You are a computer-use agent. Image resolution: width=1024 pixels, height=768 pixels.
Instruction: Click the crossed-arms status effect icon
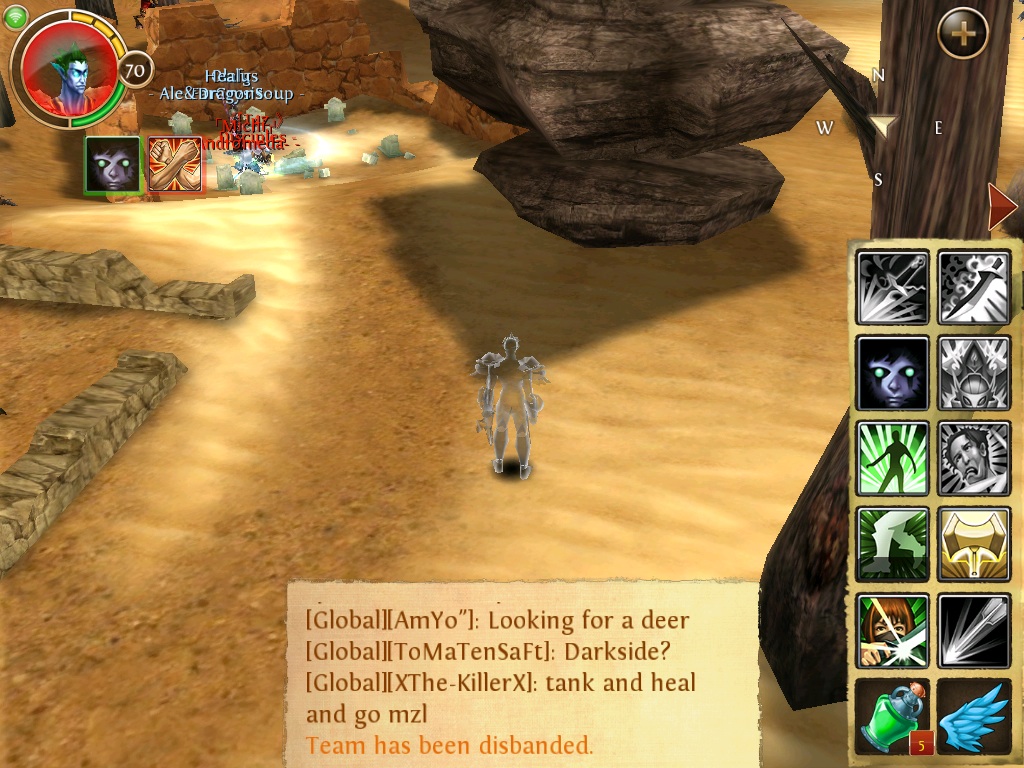[175, 164]
